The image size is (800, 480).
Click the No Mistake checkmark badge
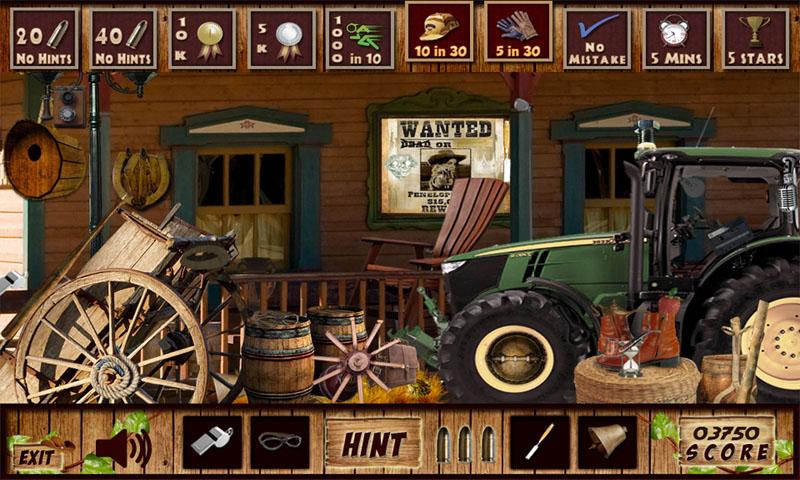pos(597,39)
